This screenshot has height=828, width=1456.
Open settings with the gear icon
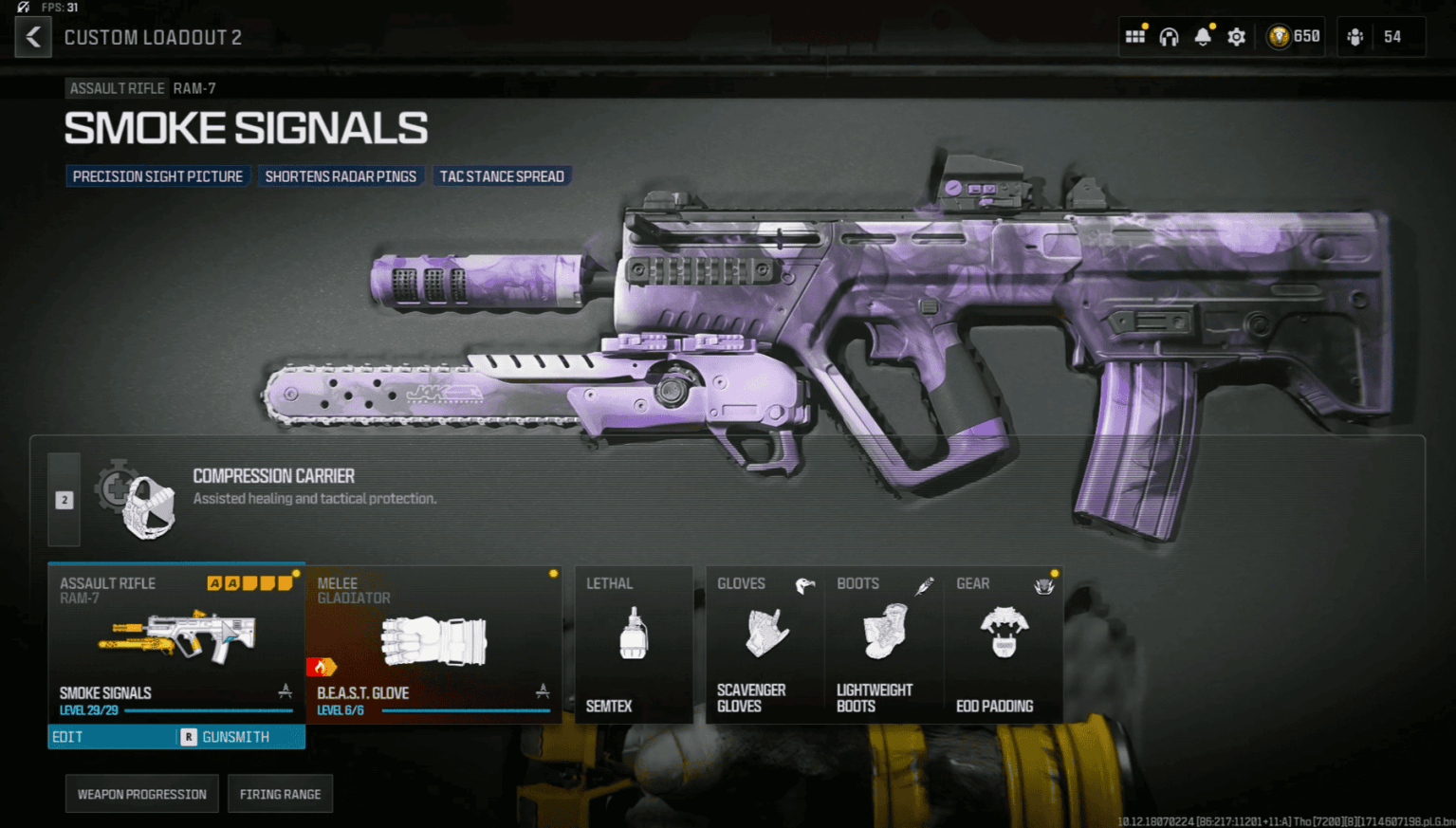[1236, 37]
